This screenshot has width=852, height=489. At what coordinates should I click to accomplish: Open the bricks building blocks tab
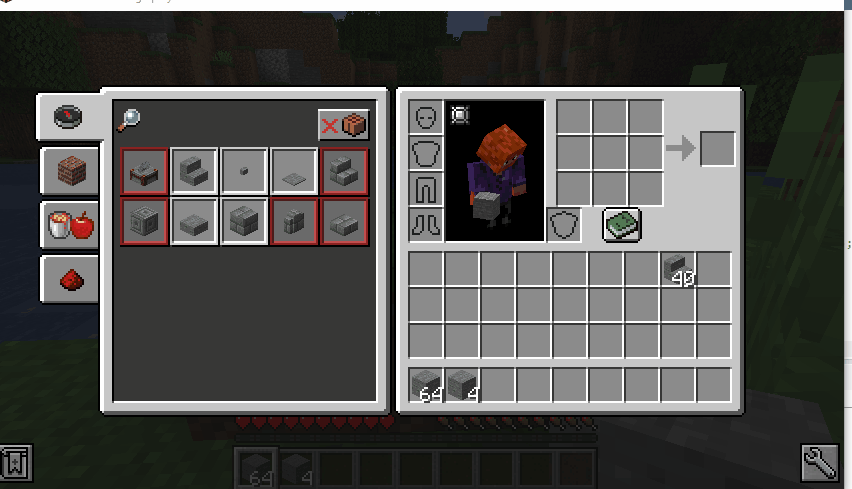coord(71,171)
